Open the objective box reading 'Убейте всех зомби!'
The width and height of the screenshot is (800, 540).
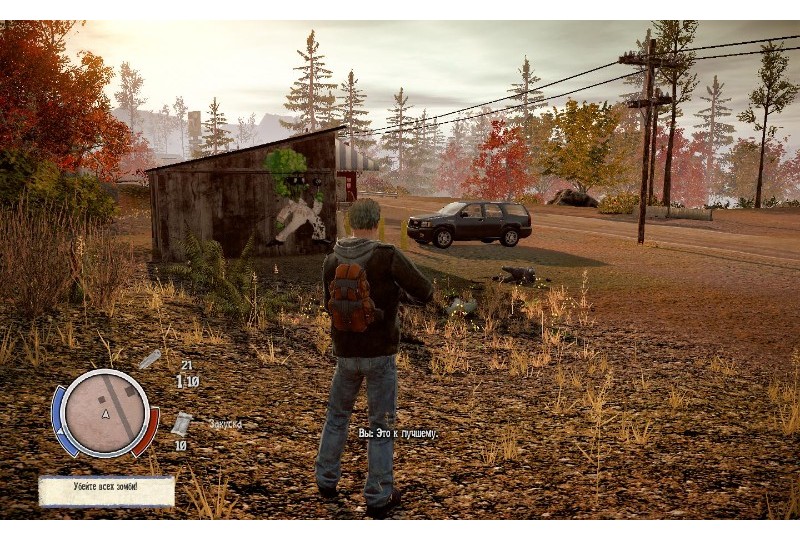(x=106, y=489)
